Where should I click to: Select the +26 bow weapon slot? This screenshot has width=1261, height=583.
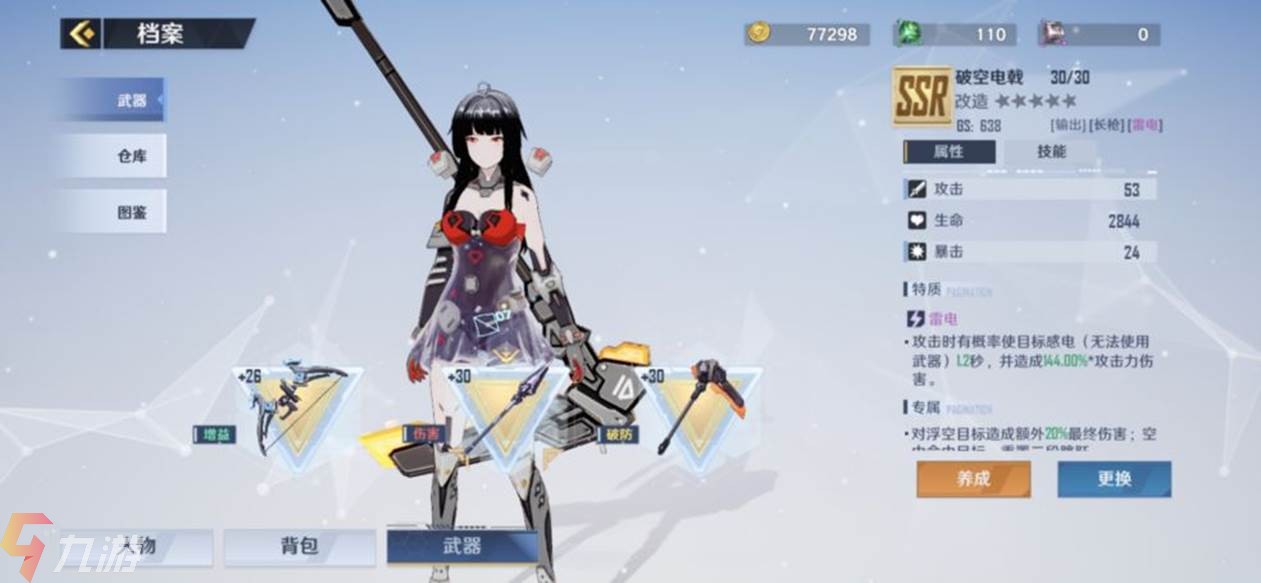pyautogui.click(x=297, y=410)
